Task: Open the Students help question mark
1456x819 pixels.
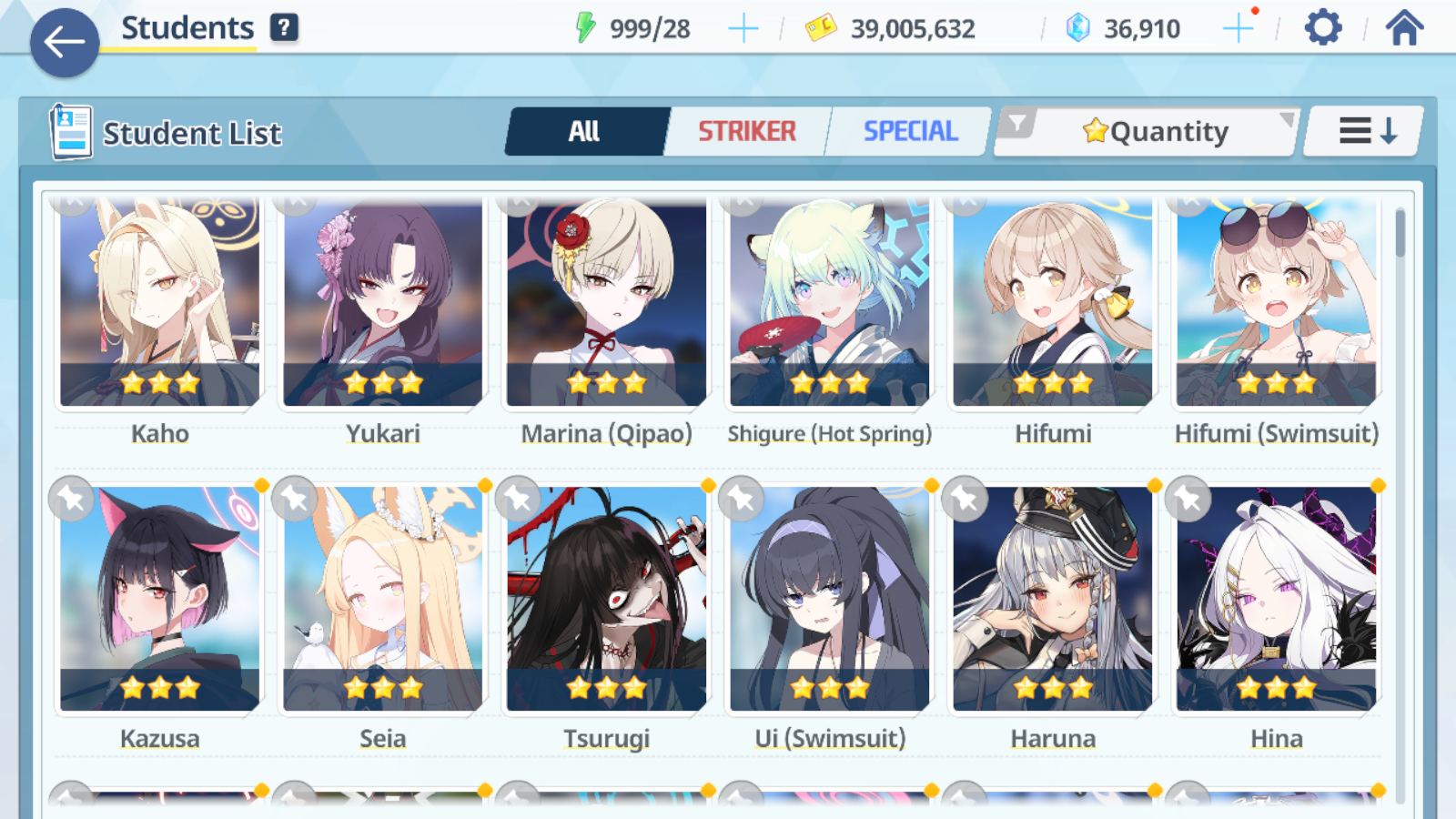Action: (284, 28)
